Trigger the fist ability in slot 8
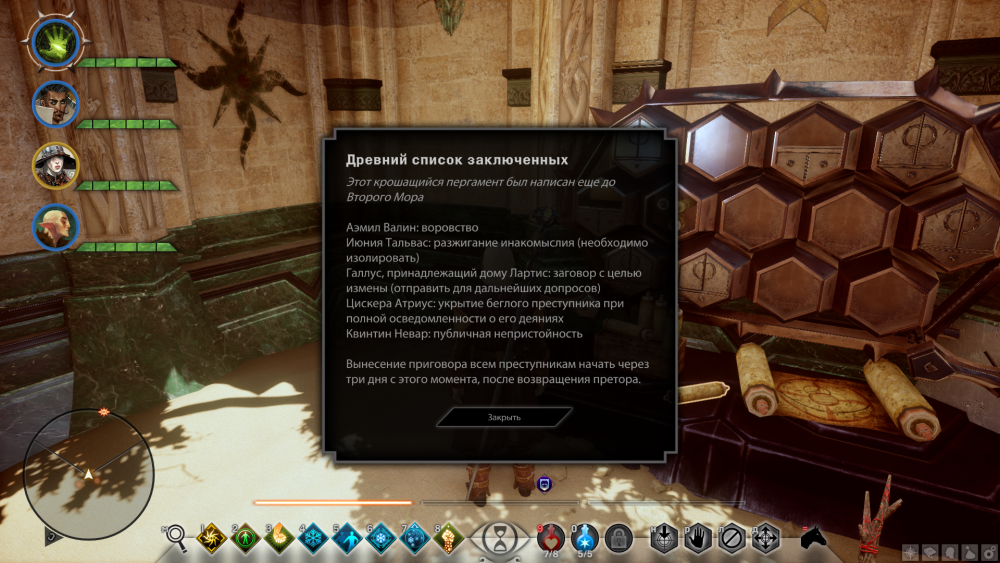The height and width of the screenshot is (563, 1000). [447, 538]
